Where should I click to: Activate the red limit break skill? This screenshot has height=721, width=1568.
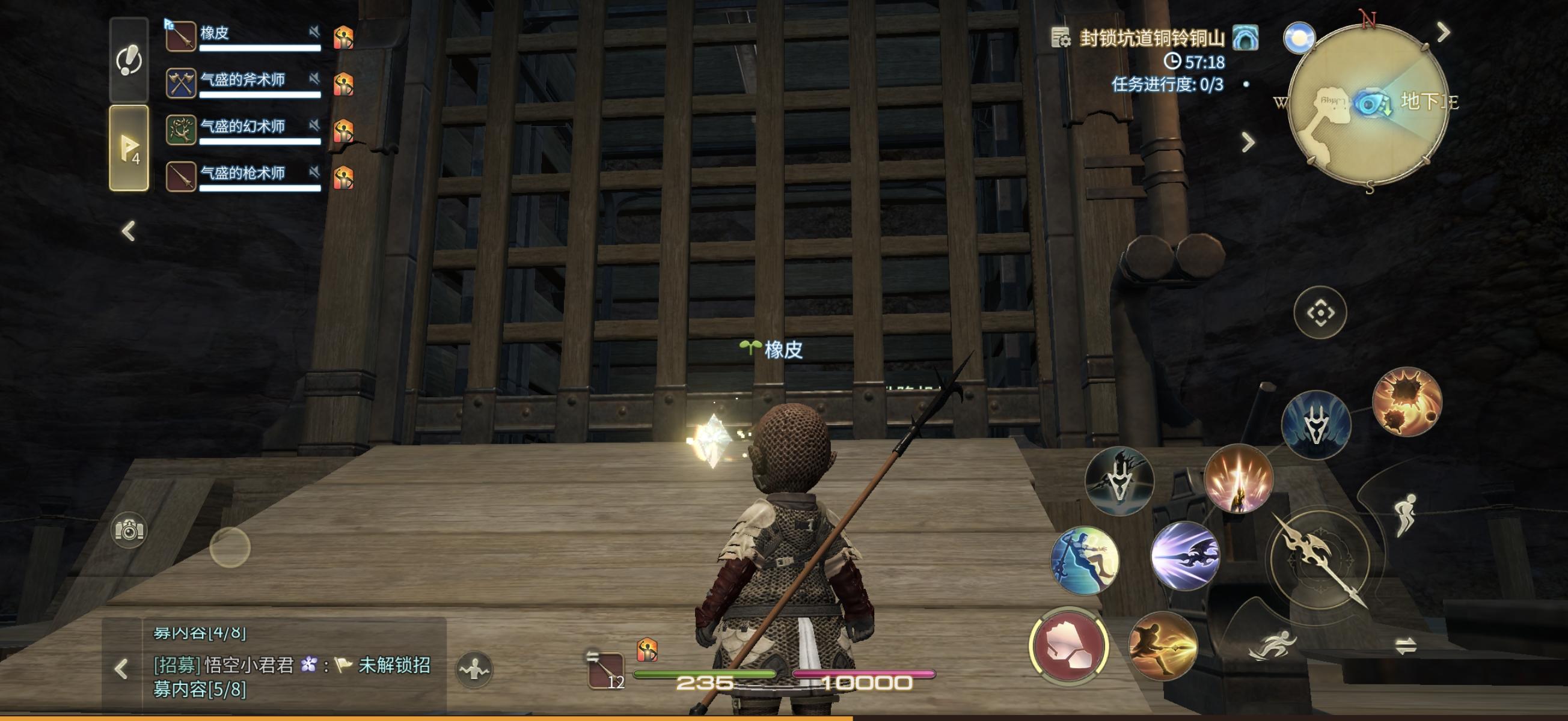(x=1069, y=646)
